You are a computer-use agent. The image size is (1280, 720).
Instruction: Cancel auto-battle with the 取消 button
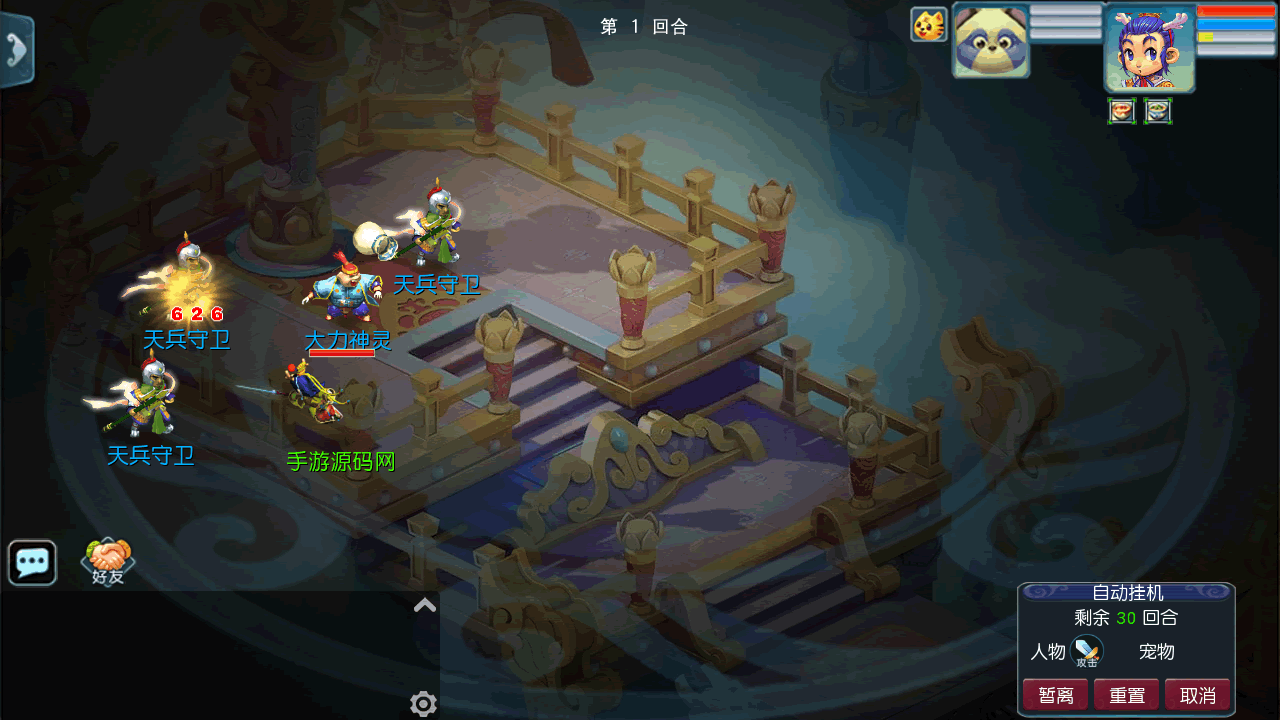tap(1197, 695)
